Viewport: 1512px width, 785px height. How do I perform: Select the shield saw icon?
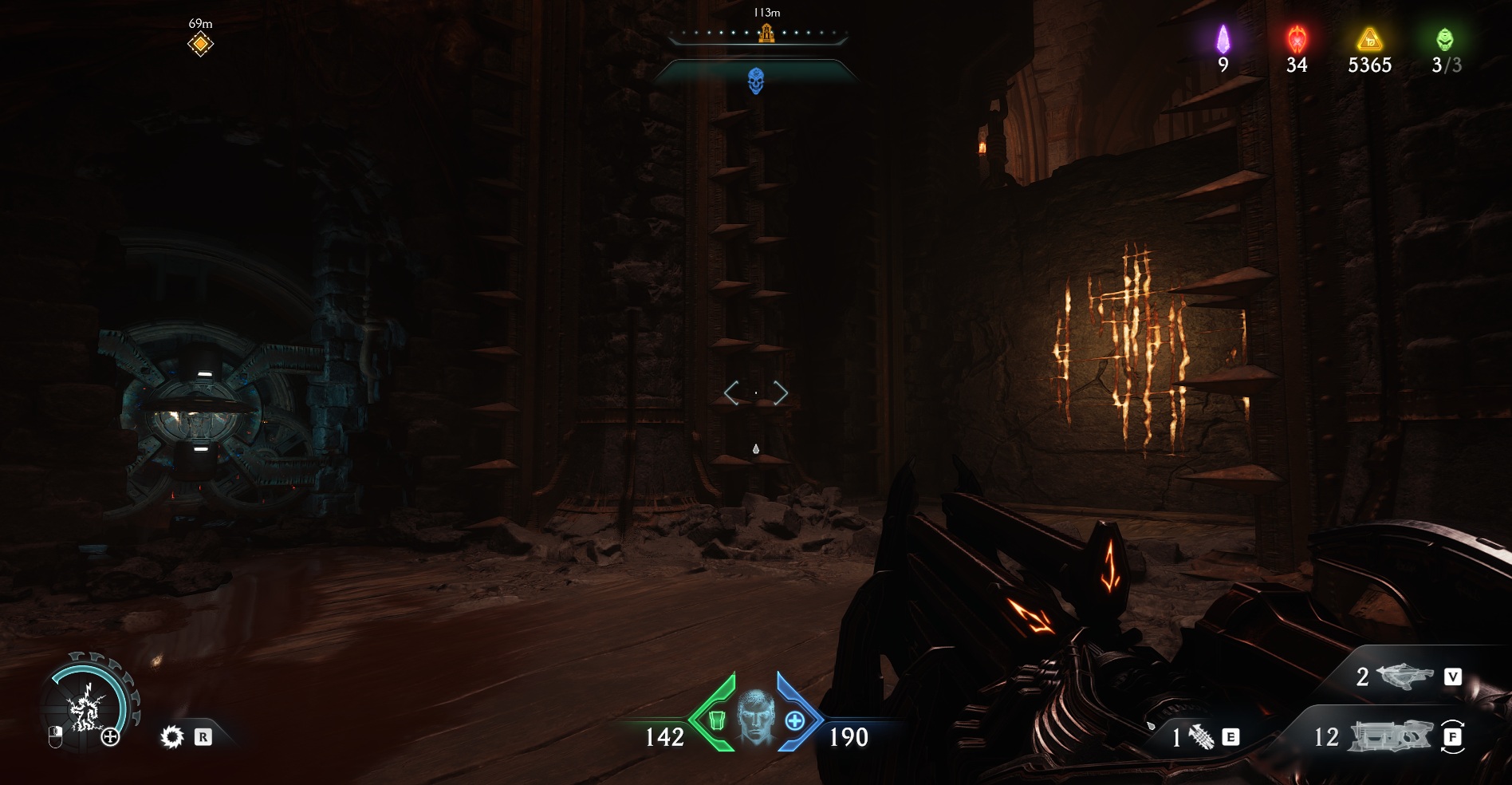[x=171, y=736]
